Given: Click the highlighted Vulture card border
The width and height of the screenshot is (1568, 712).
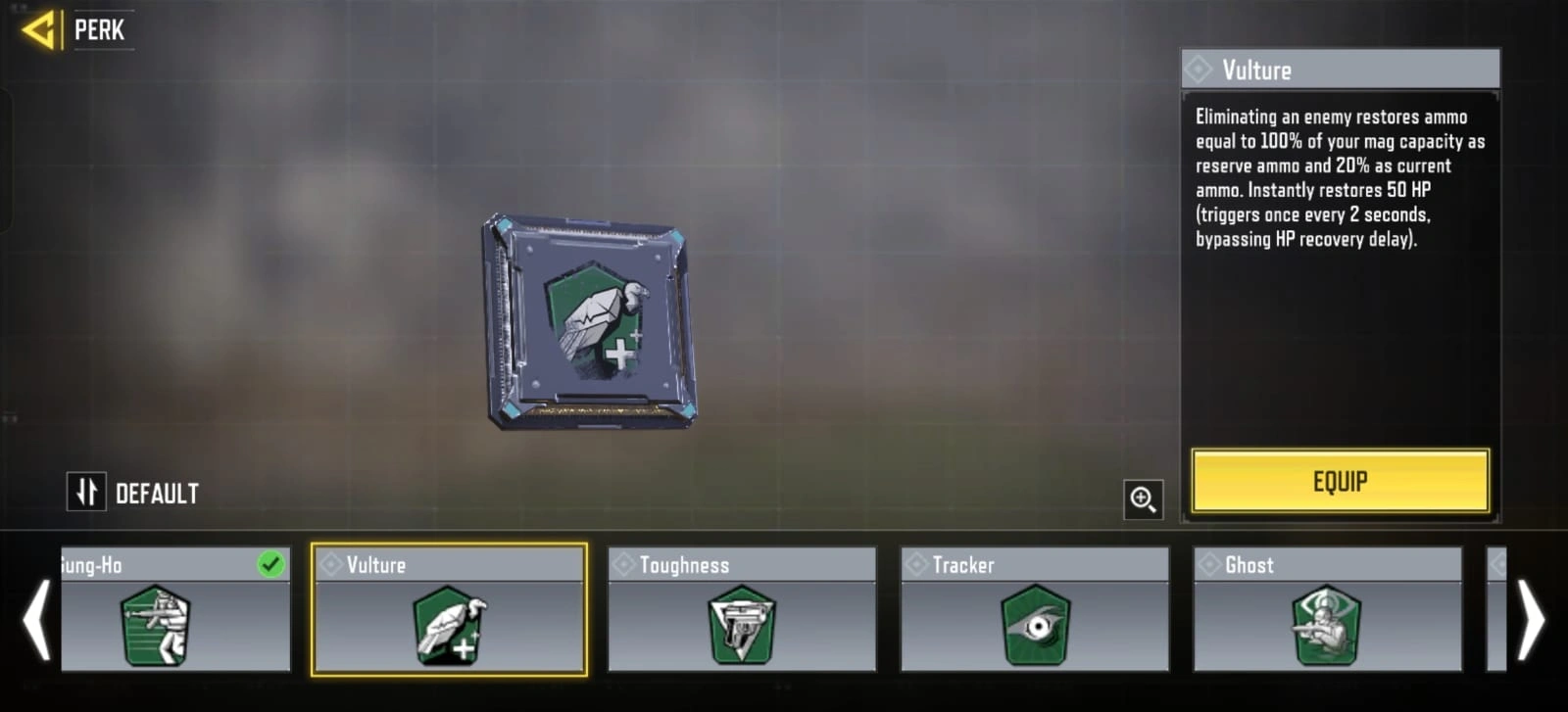Looking at the screenshot, I should 450,607.
